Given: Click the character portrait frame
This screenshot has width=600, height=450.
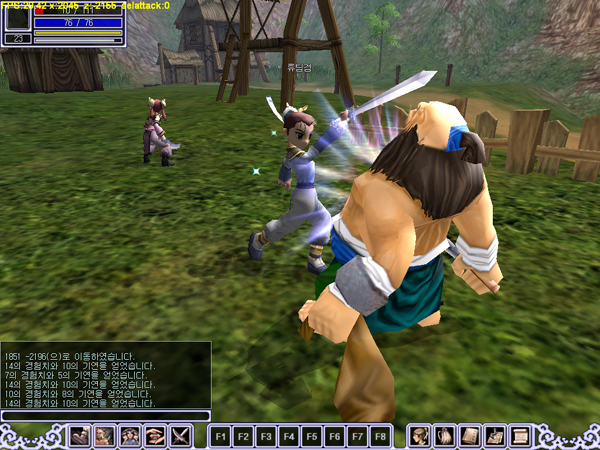Looking at the screenshot, I should 17,19.
